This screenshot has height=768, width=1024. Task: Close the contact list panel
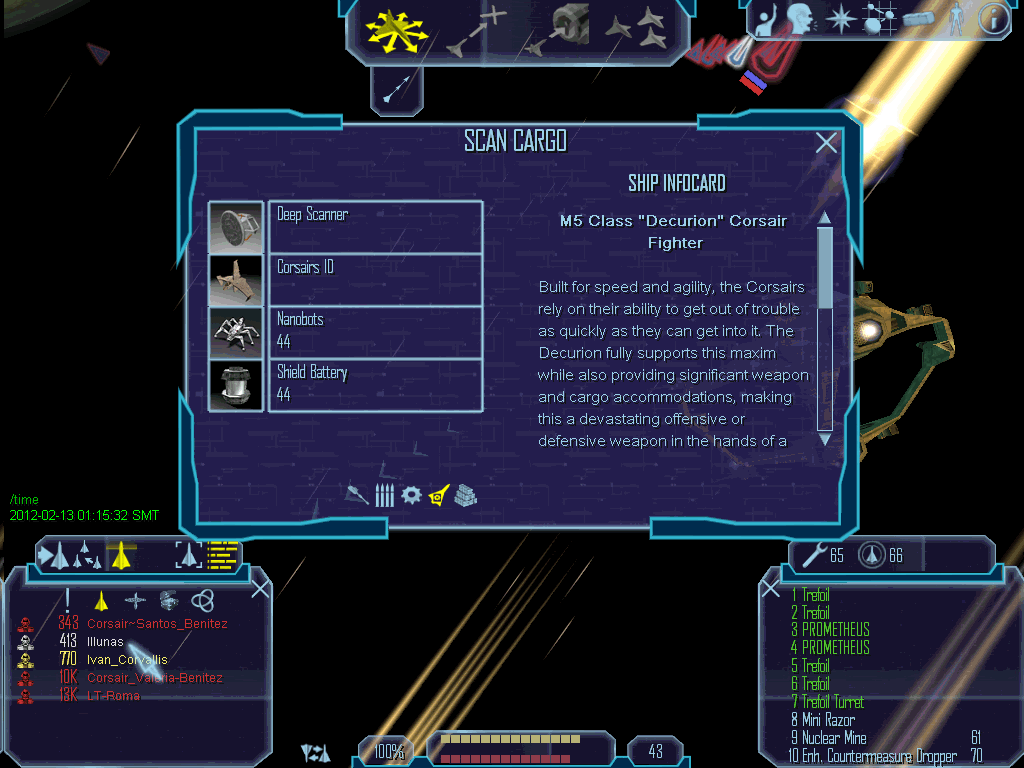[x=260, y=588]
